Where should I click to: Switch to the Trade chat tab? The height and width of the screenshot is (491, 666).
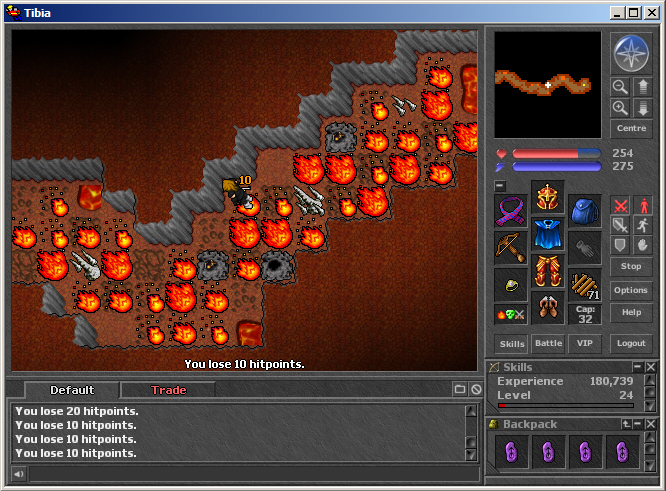(x=168, y=390)
